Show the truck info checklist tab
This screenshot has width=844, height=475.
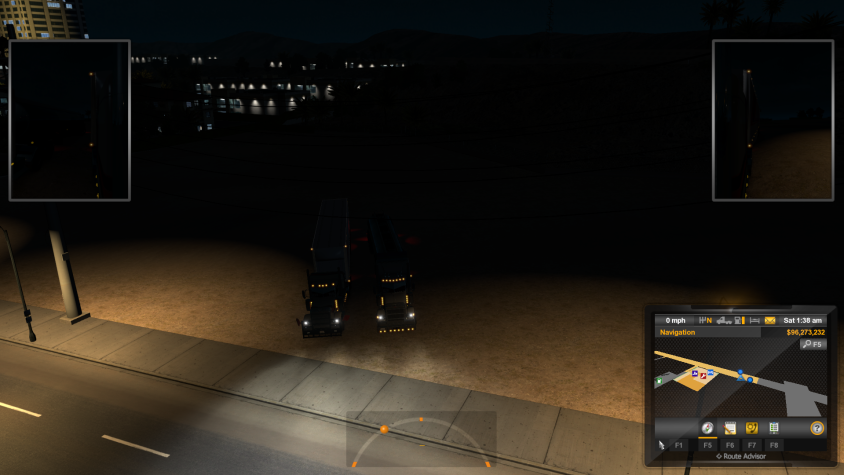[x=774, y=428]
